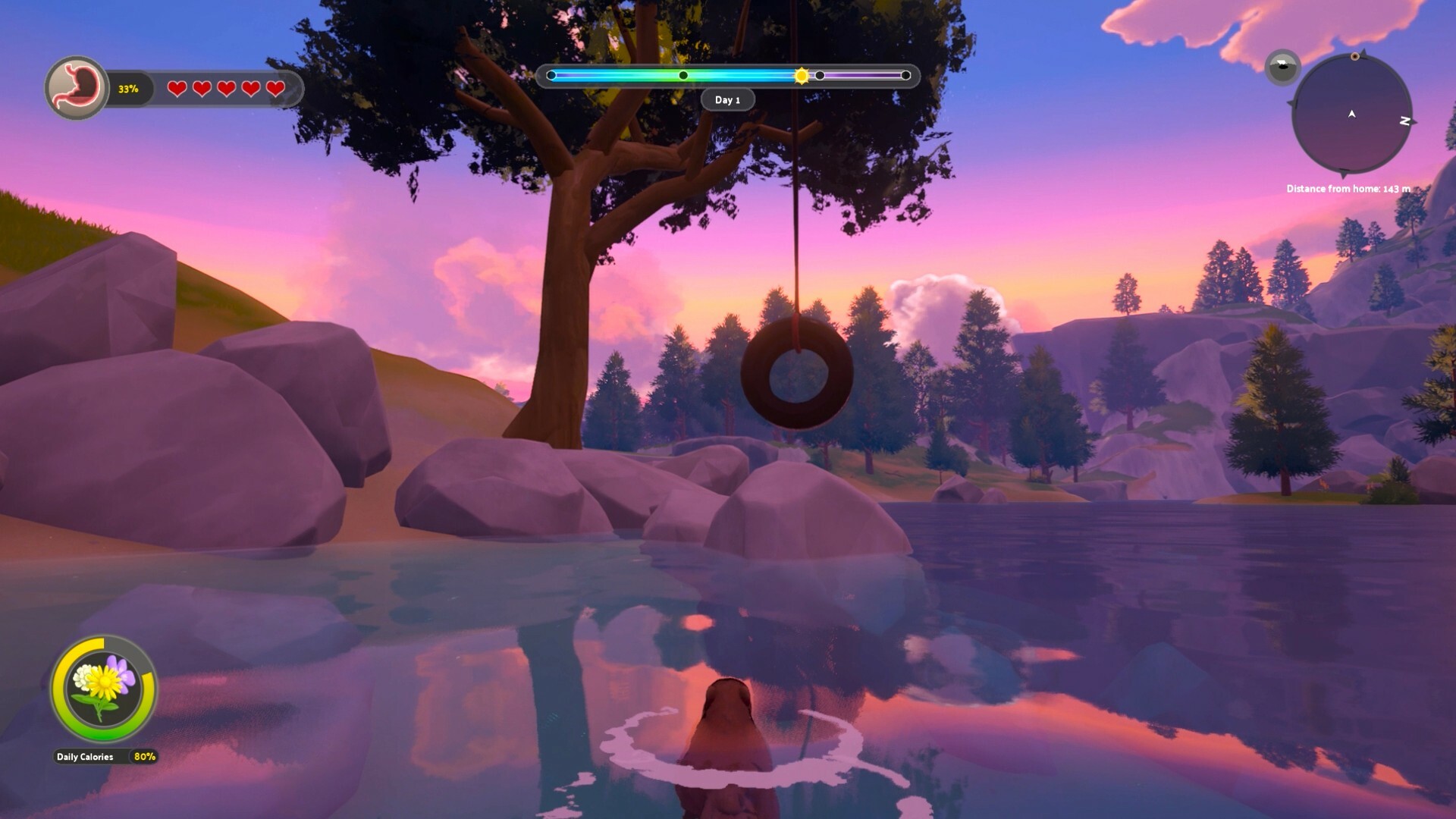Click the nightfall dot on the time slider
Image resolution: width=1456 pixels, height=819 pixels.
pyautogui.click(x=820, y=74)
